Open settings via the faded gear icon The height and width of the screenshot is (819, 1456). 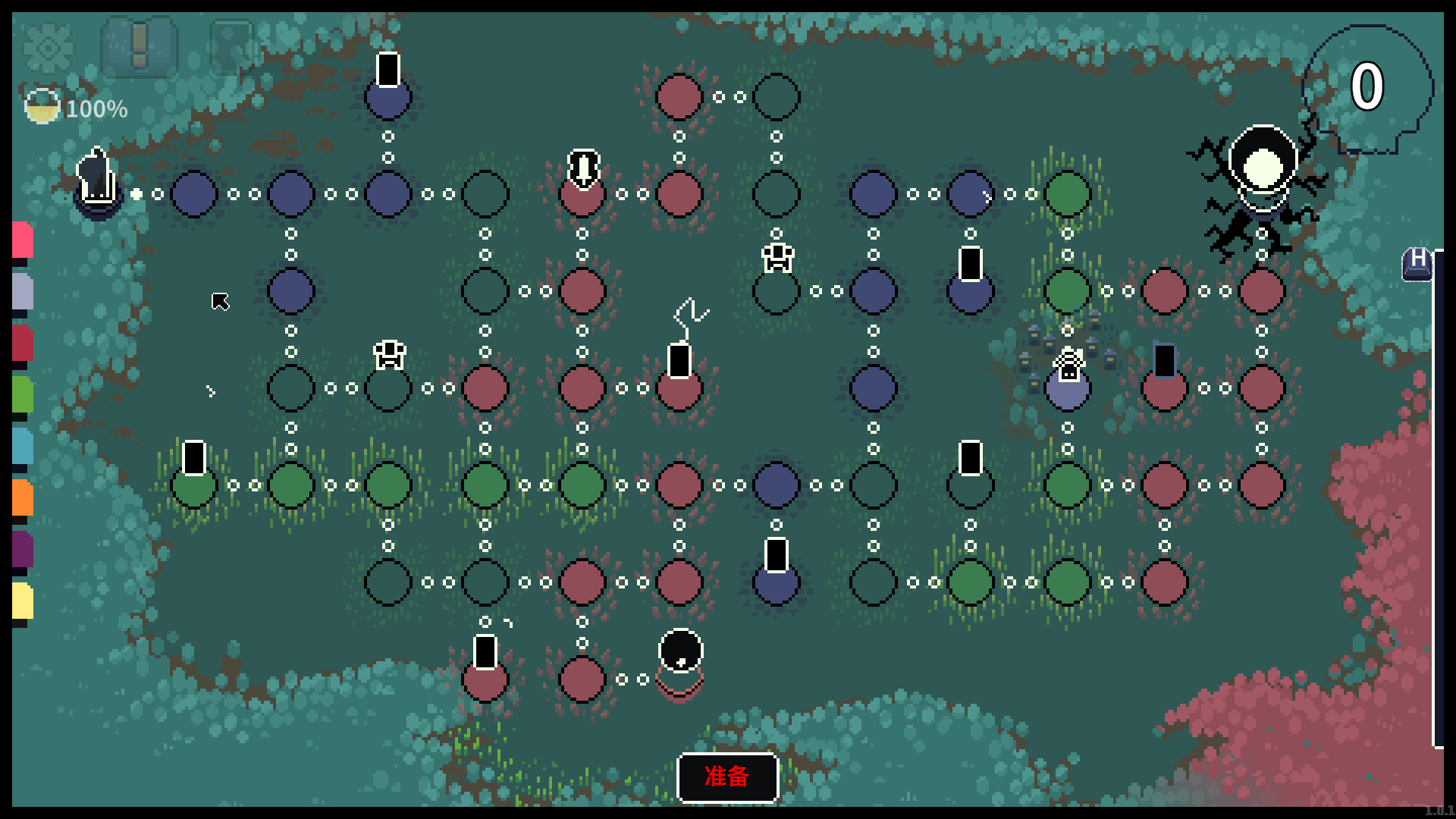tap(49, 49)
